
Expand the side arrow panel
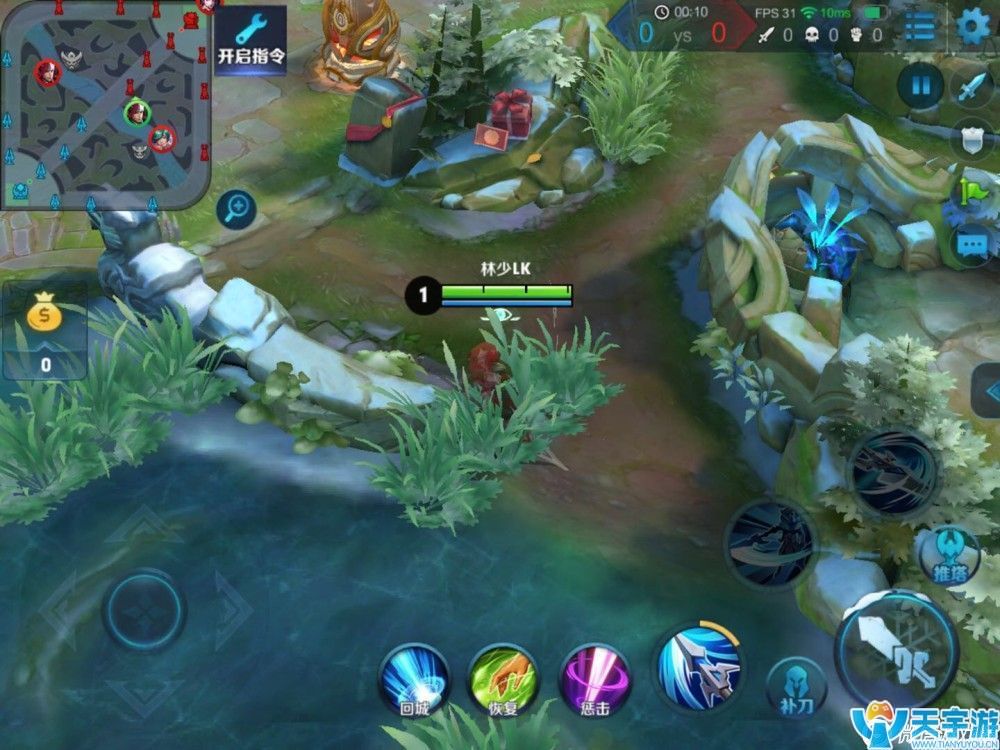pyautogui.click(x=988, y=390)
